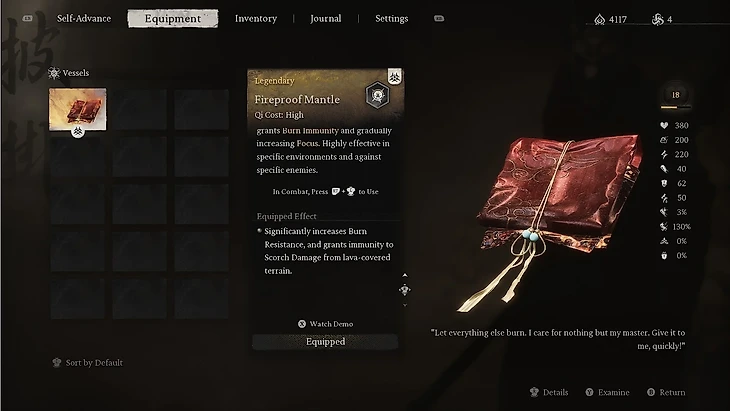This screenshot has height=411, width=730.
Task: Select the Fireproof Mantle vessel slot
Action: coord(77,109)
